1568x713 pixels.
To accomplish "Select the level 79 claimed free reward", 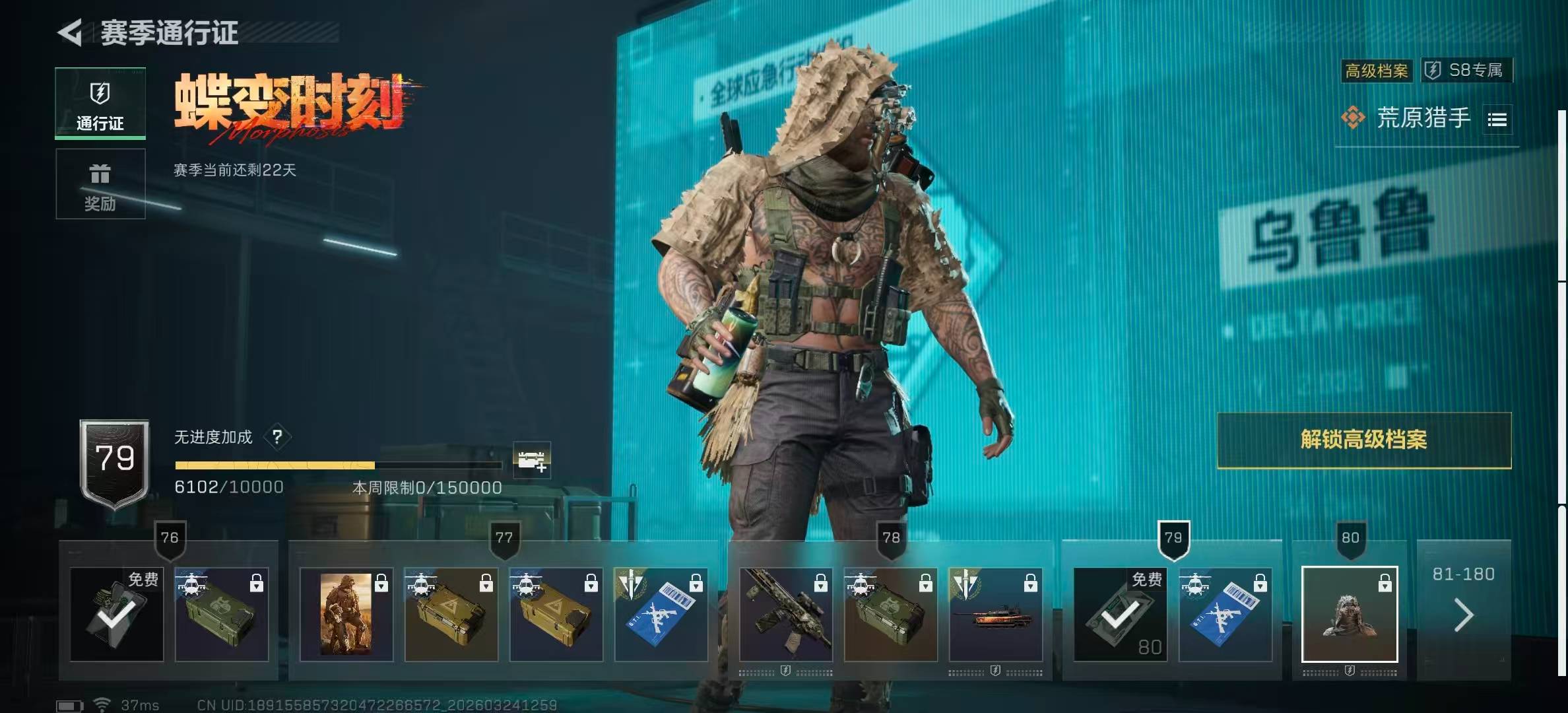I will pos(1119,614).
